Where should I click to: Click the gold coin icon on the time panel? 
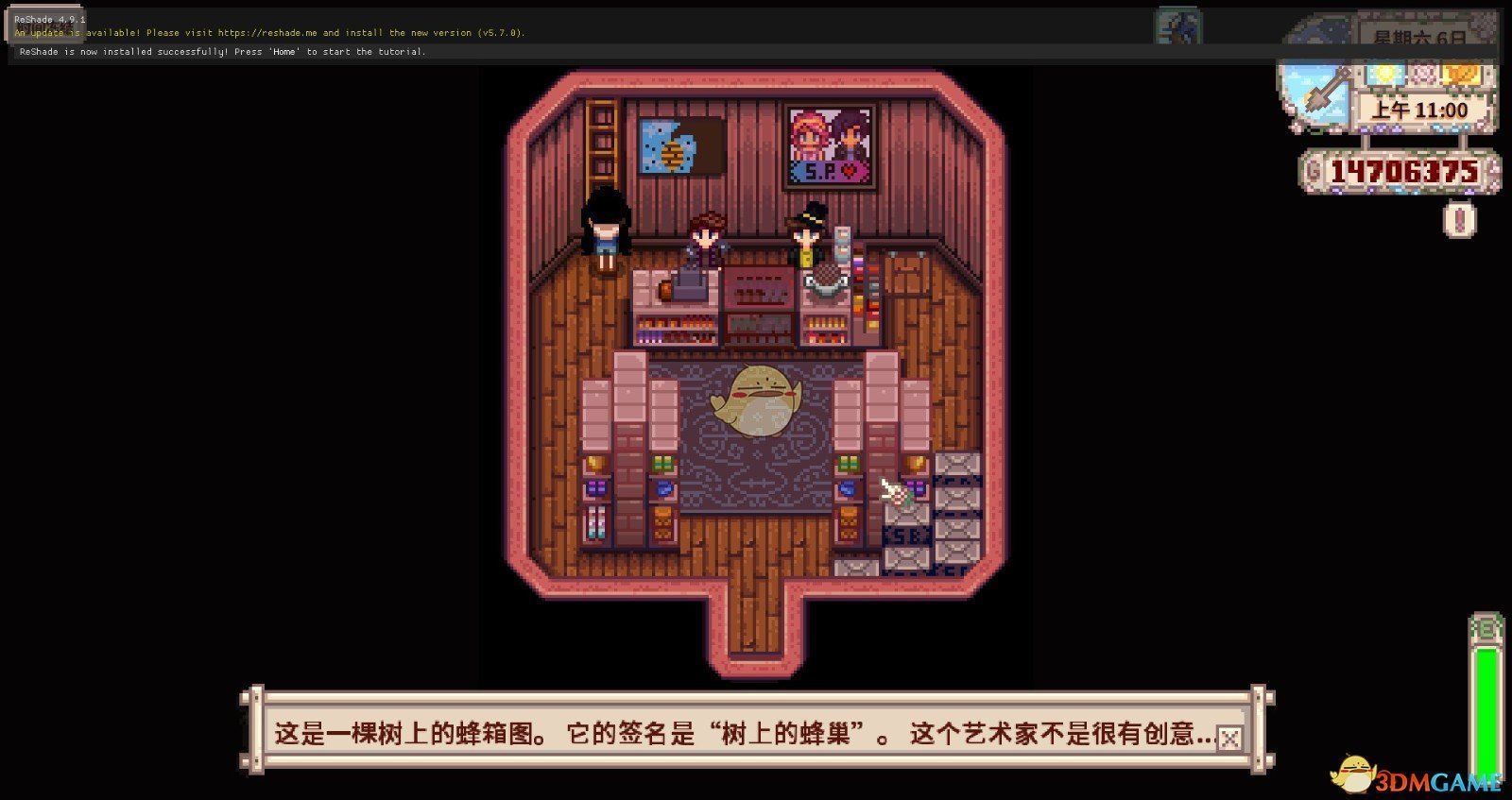click(x=1460, y=74)
